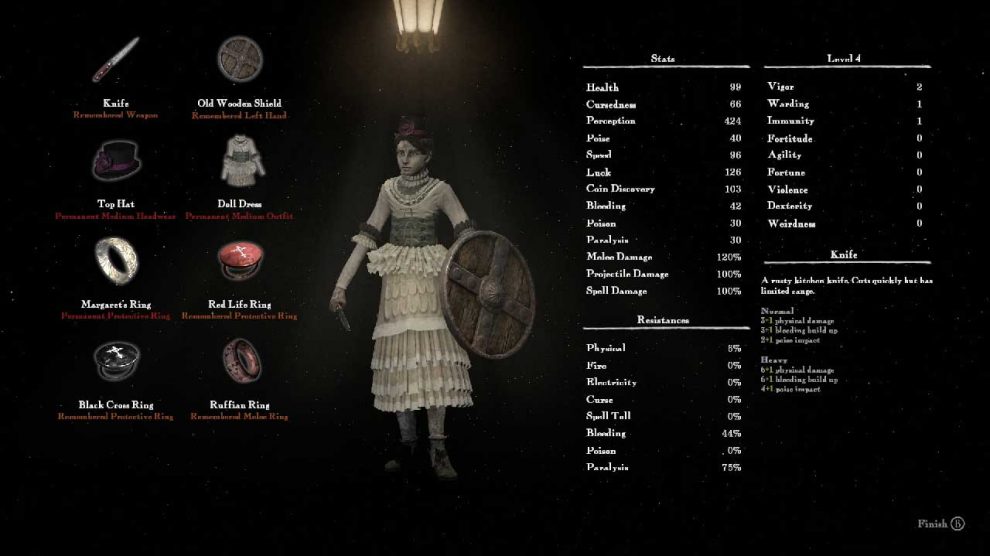Screen dimensions: 990x556
Task: Pick the Red Life Ring slot
Action: [239, 262]
